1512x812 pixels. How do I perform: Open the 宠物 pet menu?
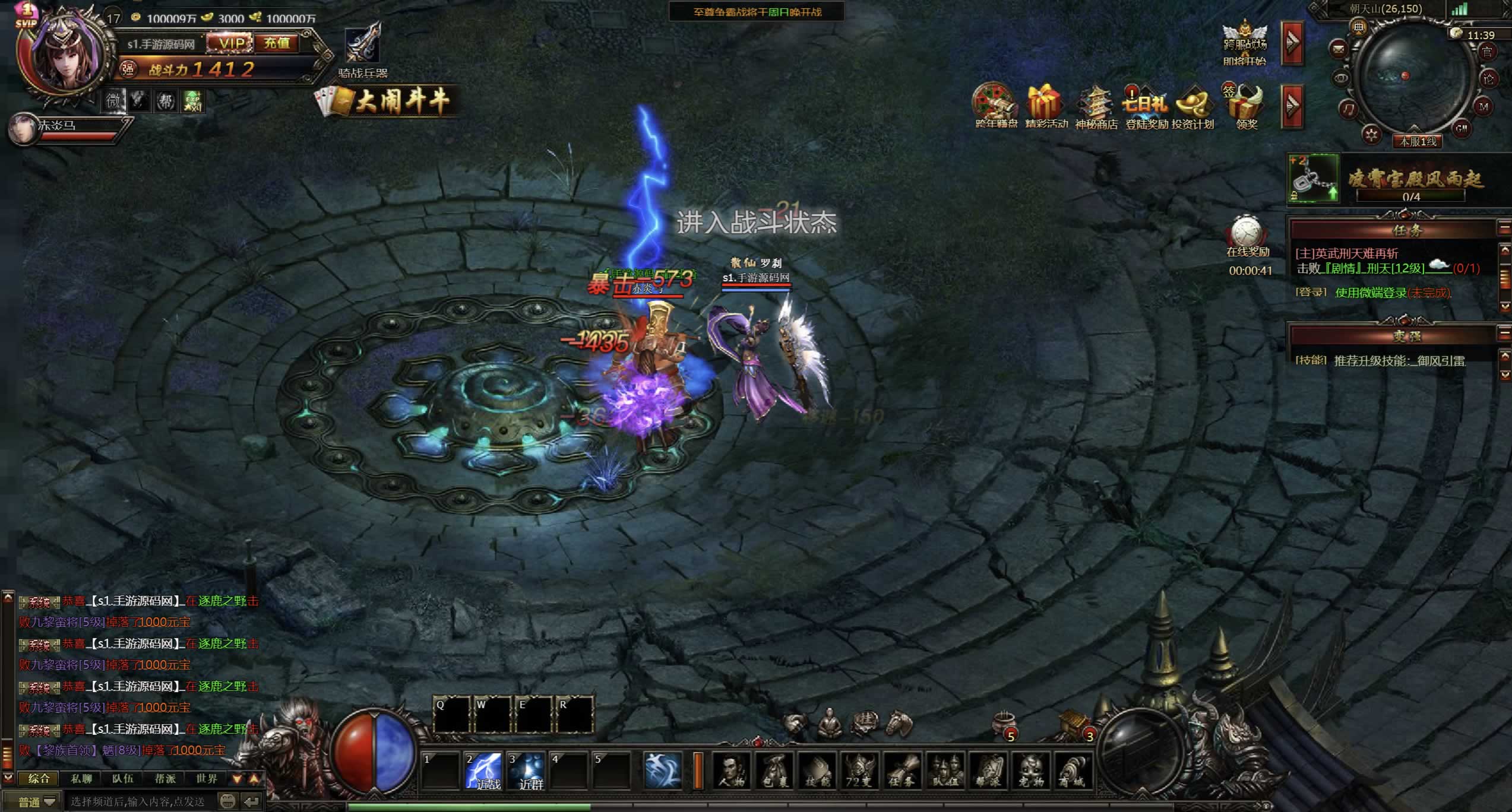pyautogui.click(x=1030, y=772)
